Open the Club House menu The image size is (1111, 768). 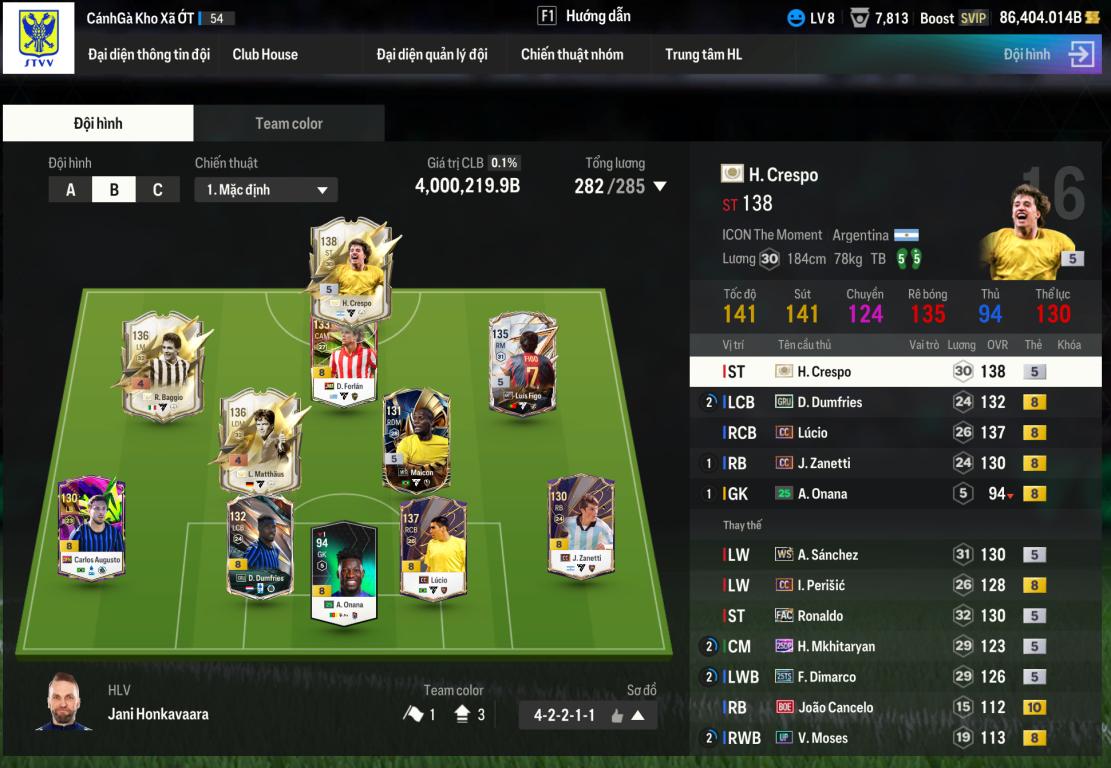tap(265, 55)
